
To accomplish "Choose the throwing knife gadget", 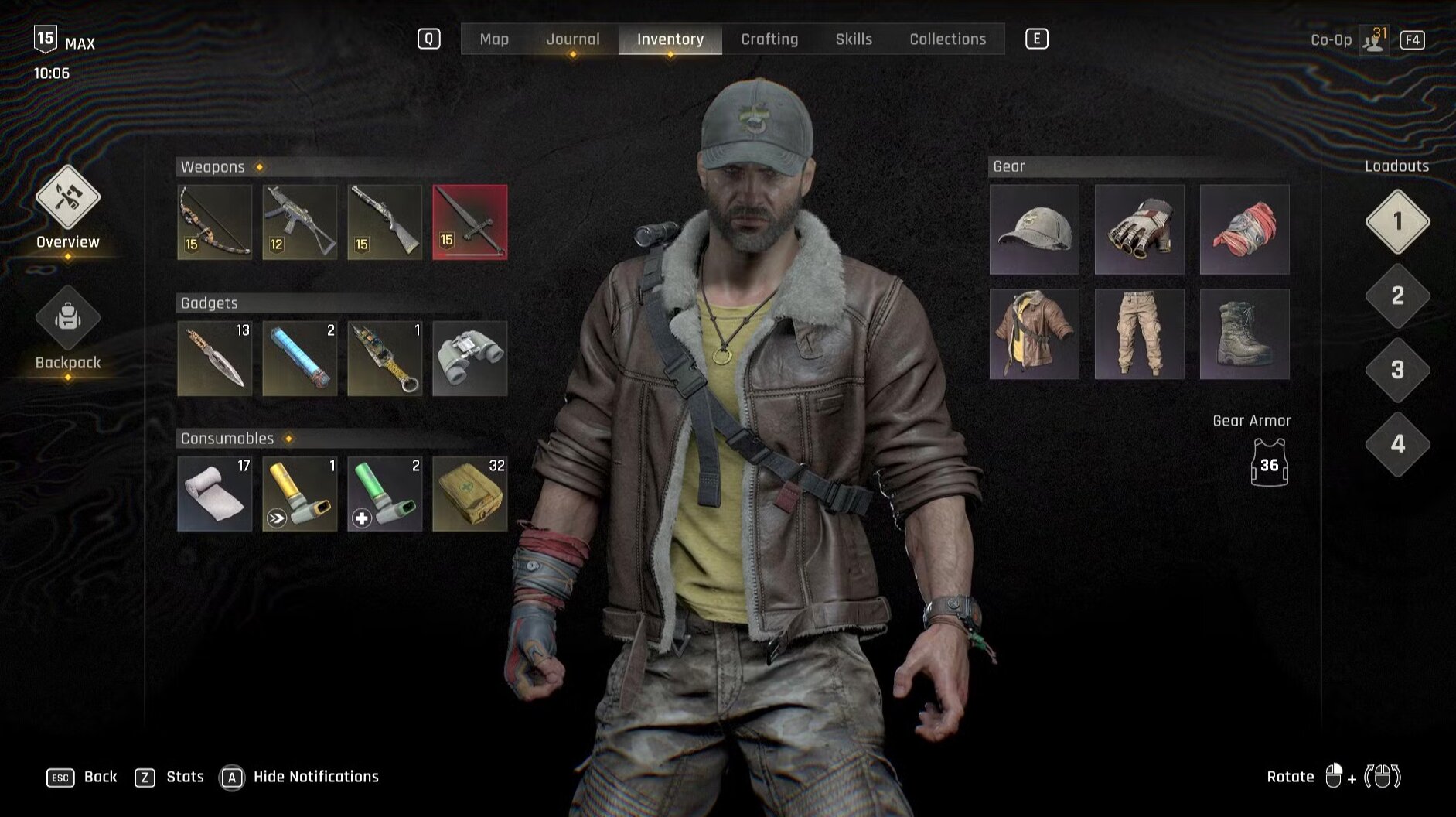I will [215, 358].
